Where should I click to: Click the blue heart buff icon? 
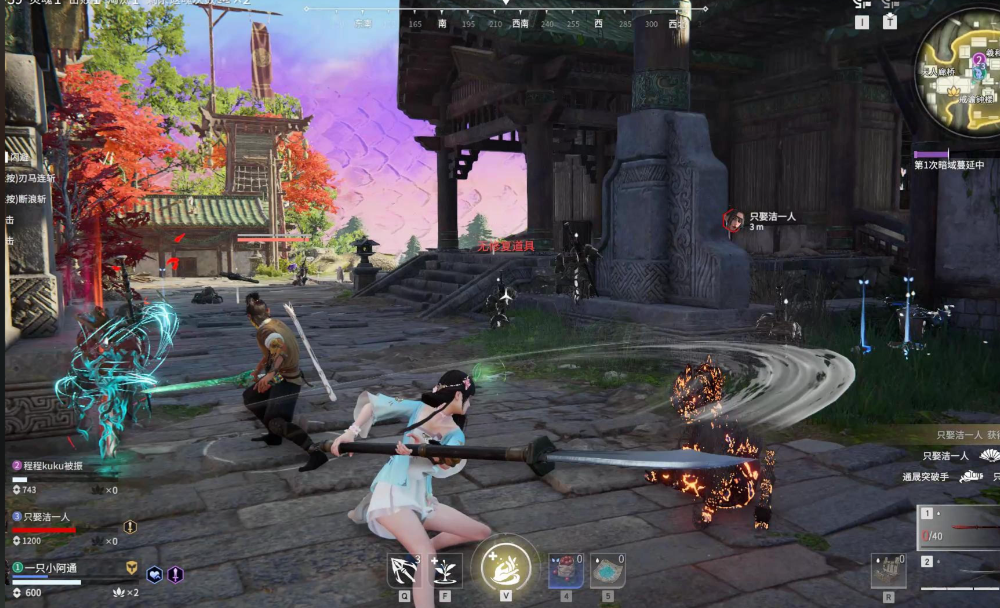[x=154, y=574]
